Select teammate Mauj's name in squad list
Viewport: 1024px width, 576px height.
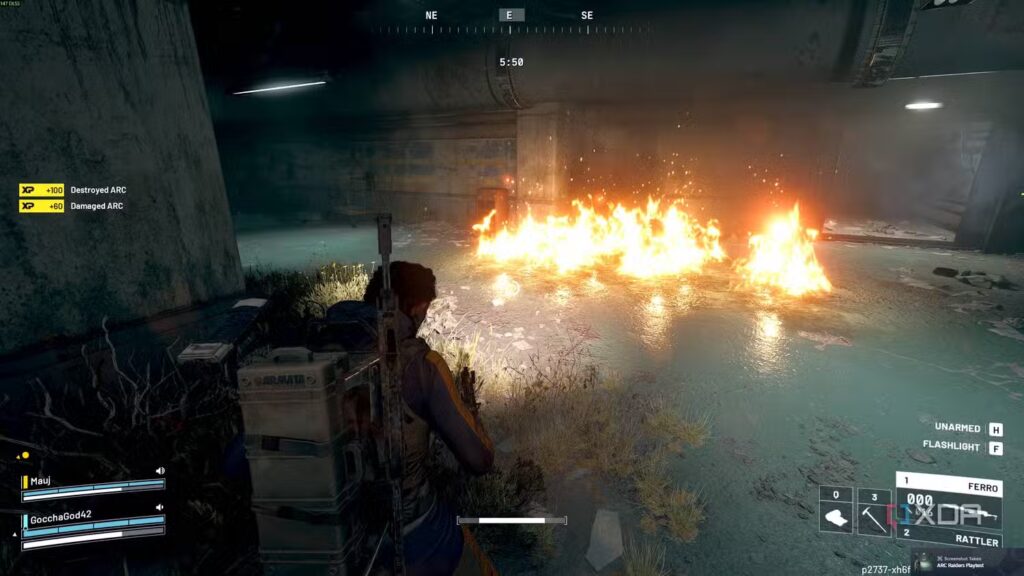coord(39,479)
